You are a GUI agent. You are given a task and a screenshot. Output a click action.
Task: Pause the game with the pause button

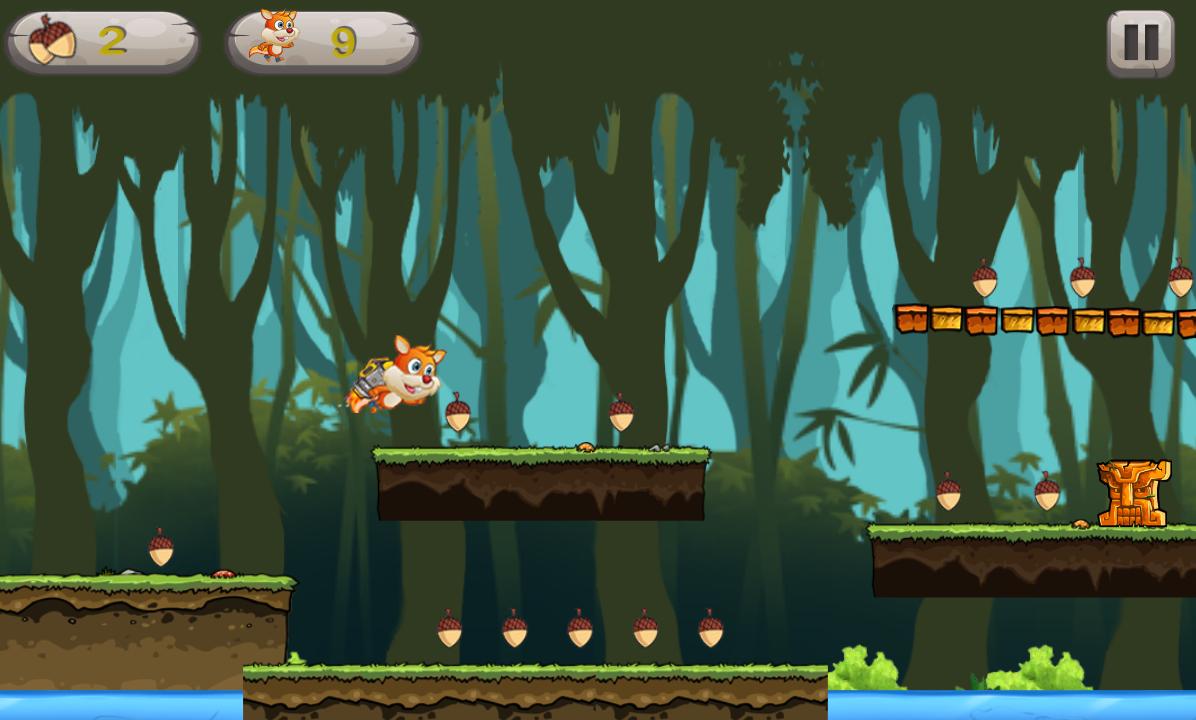(1140, 43)
